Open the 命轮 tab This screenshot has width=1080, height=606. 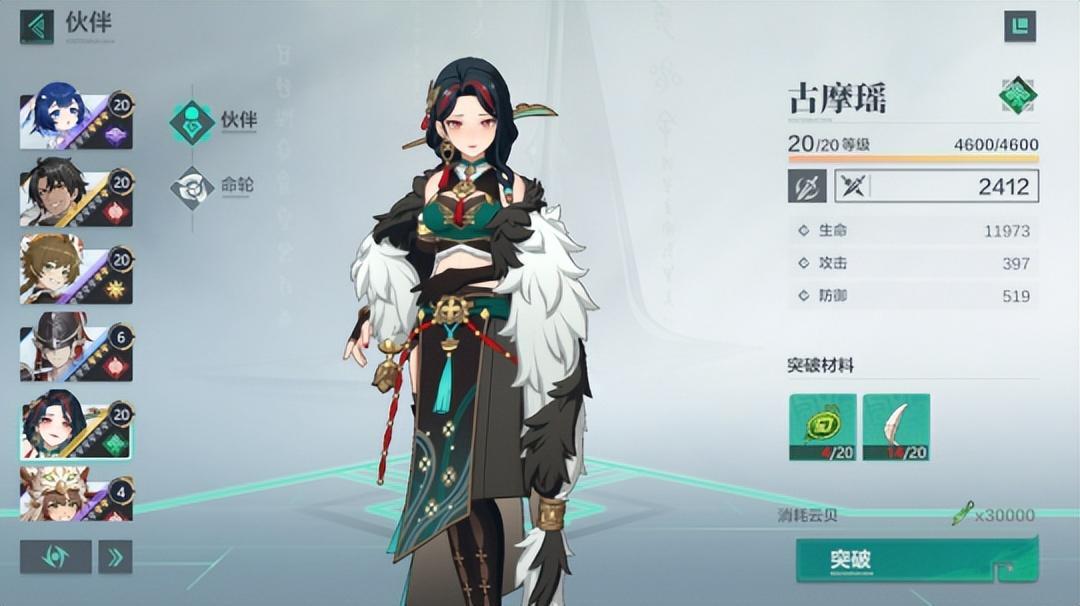click(213, 187)
